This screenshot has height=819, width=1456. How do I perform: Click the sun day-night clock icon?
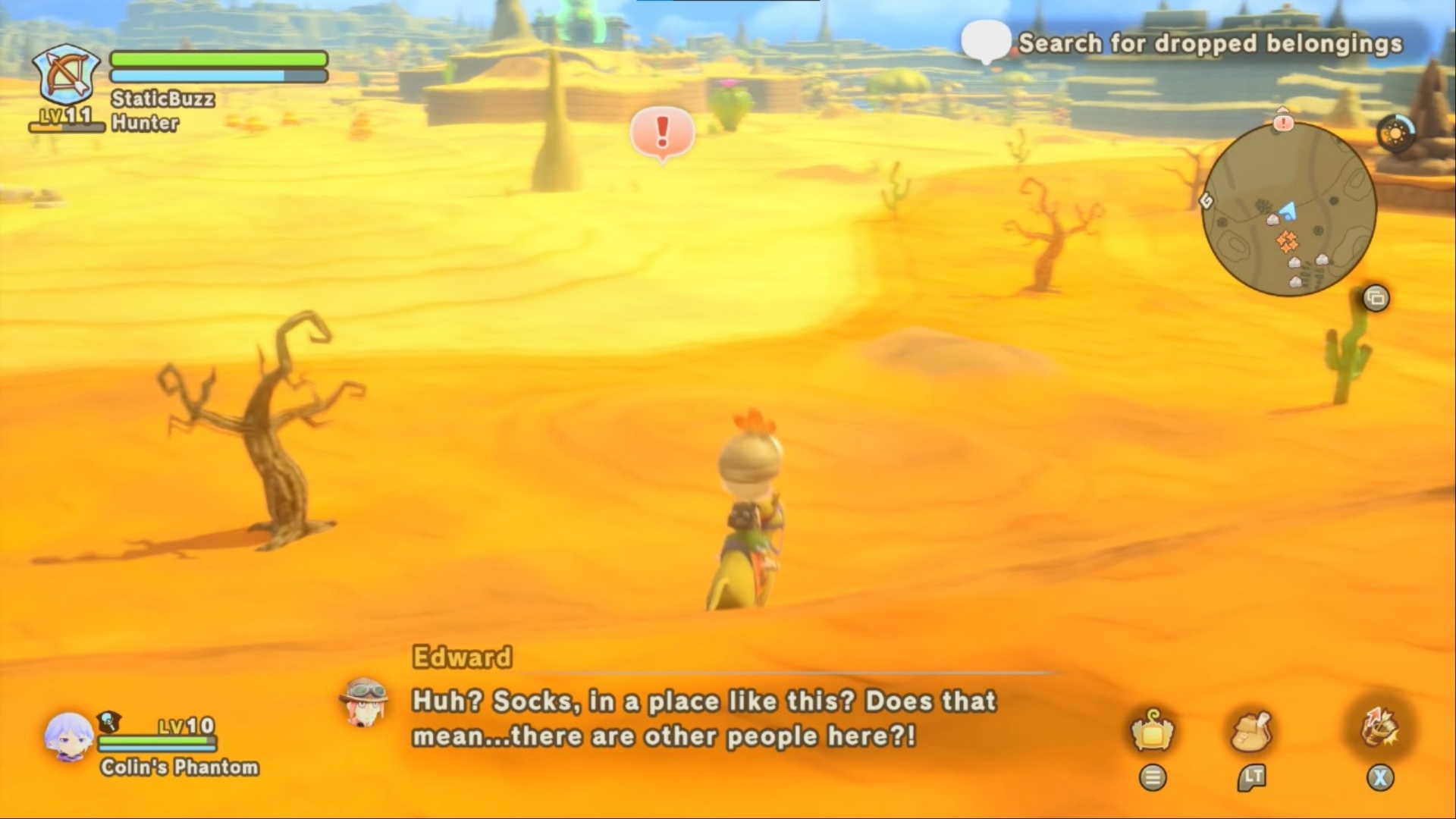1395,135
